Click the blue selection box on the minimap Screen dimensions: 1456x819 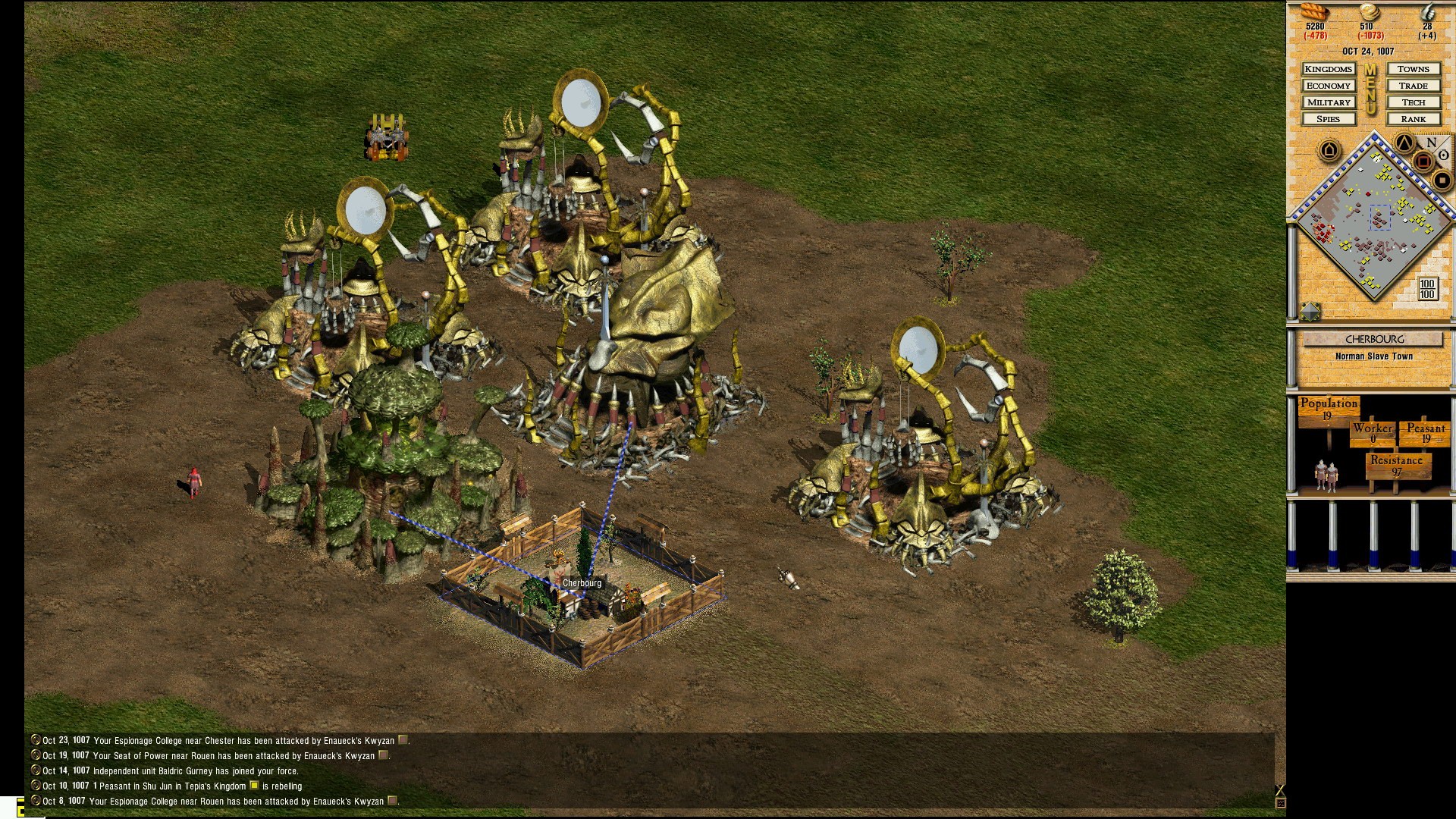coord(1379,216)
